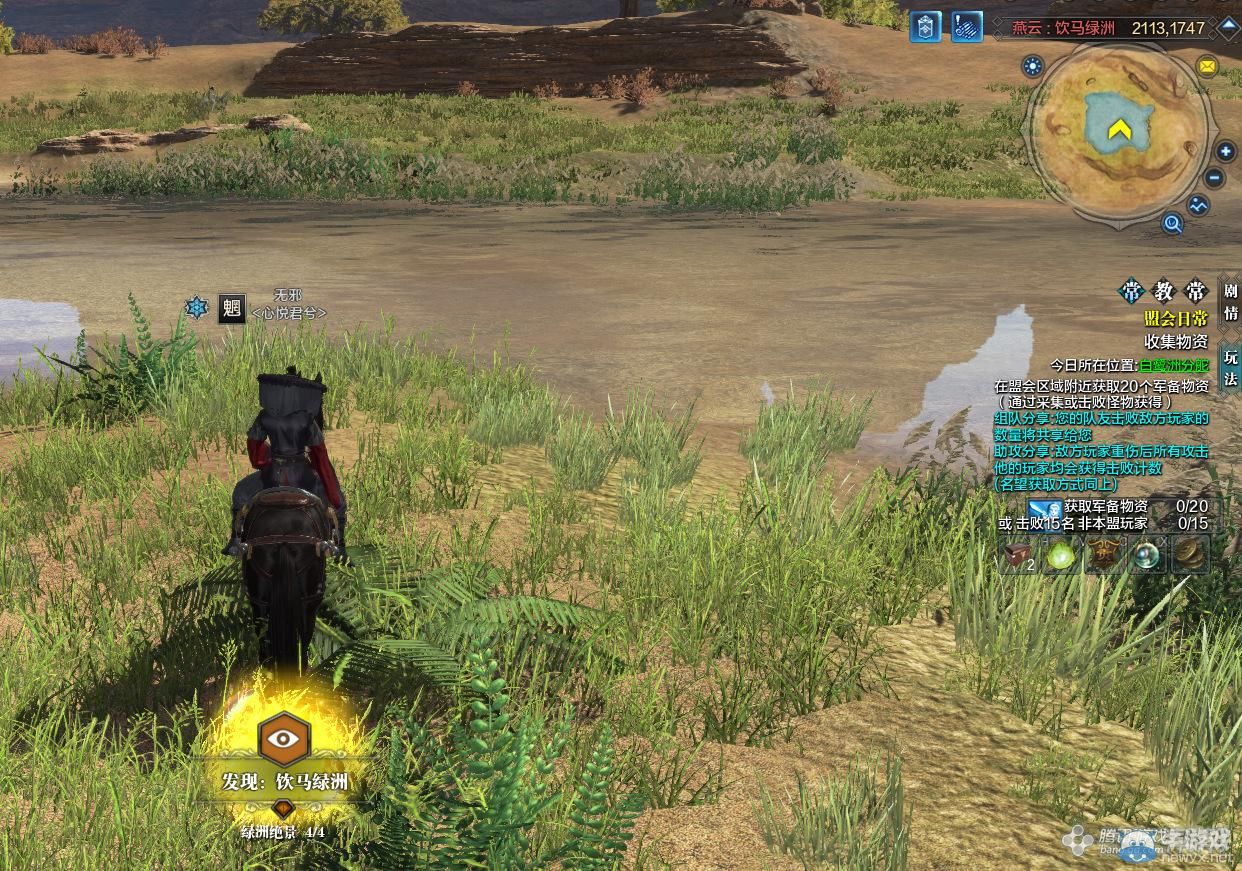
Task: Click the sword icon beside 获取军备物资
Action: [1044, 508]
